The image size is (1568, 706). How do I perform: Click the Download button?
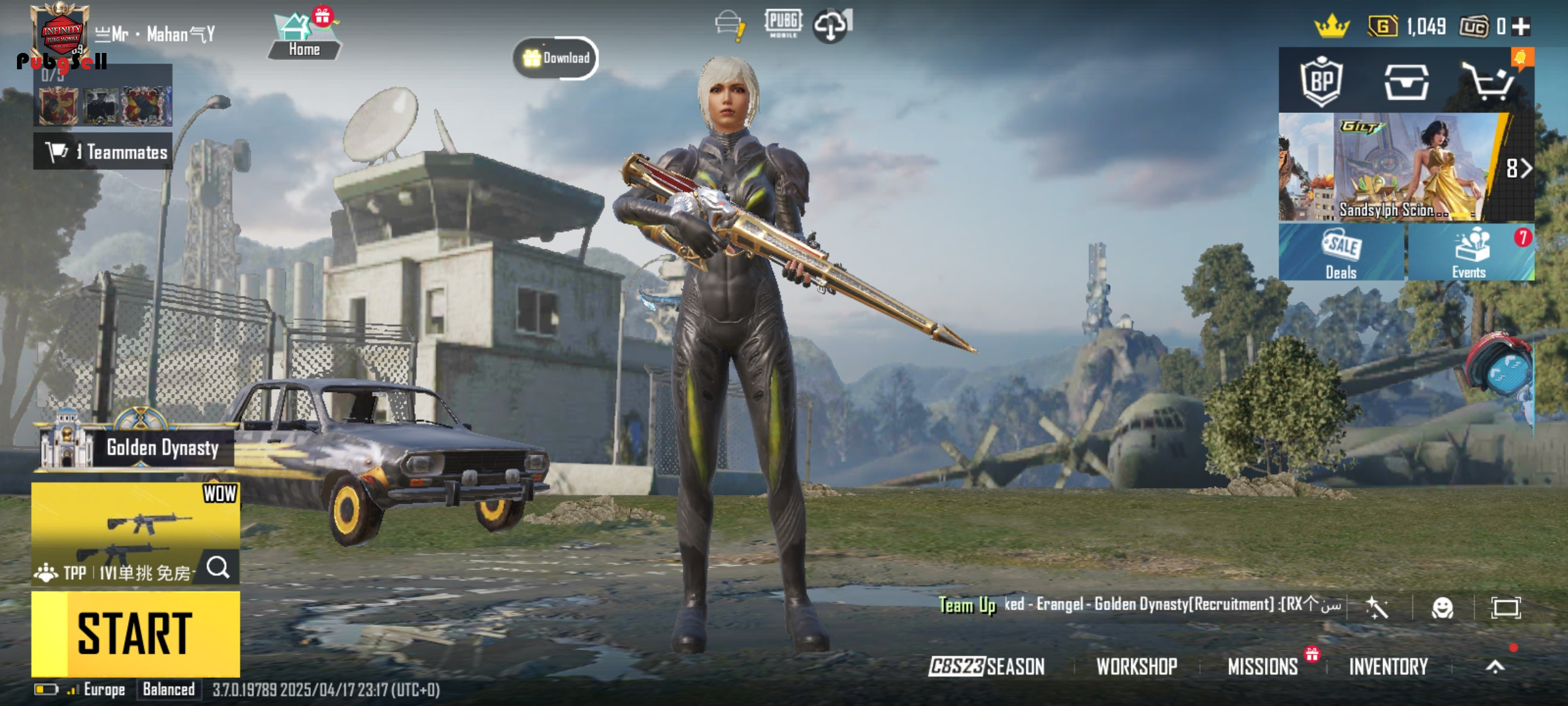point(556,58)
